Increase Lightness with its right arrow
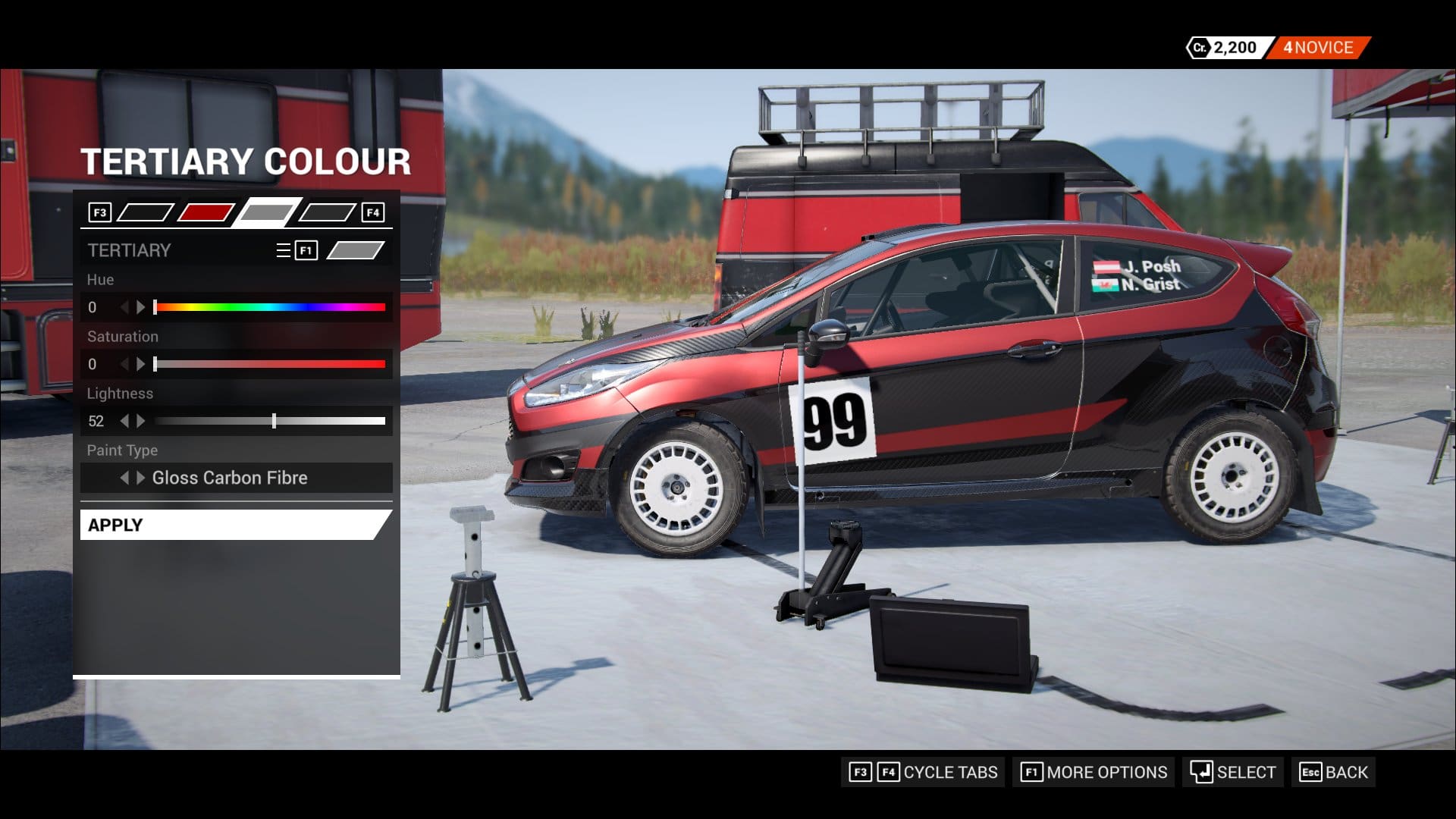 140,421
